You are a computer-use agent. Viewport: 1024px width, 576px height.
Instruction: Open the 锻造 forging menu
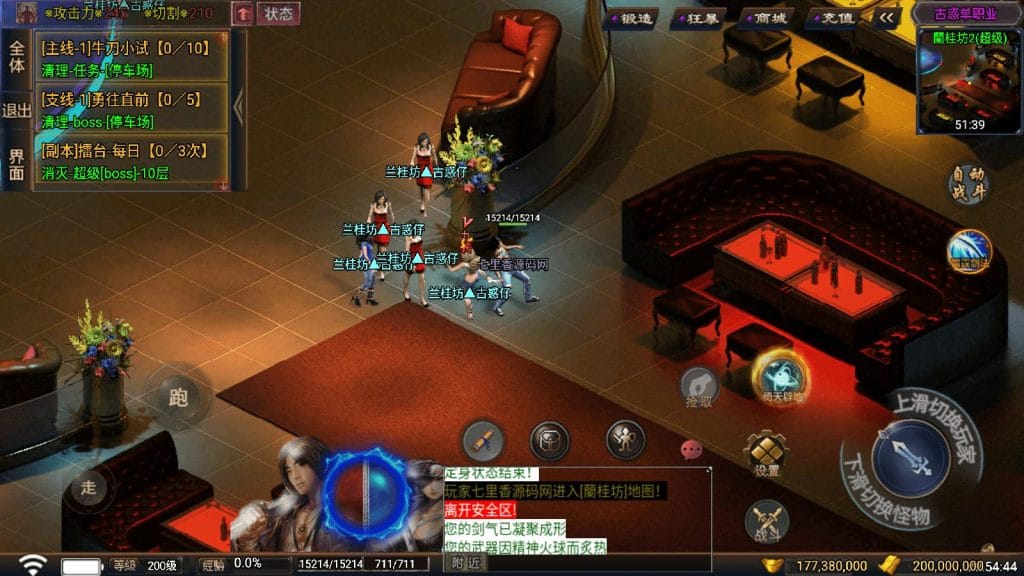tap(634, 18)
